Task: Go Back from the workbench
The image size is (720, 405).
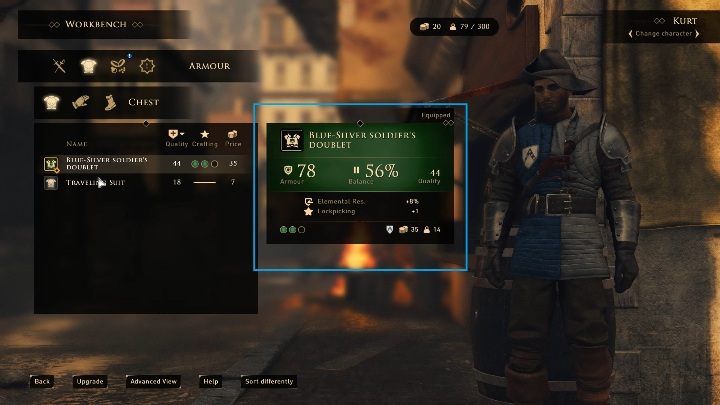Action: point(41,381)
